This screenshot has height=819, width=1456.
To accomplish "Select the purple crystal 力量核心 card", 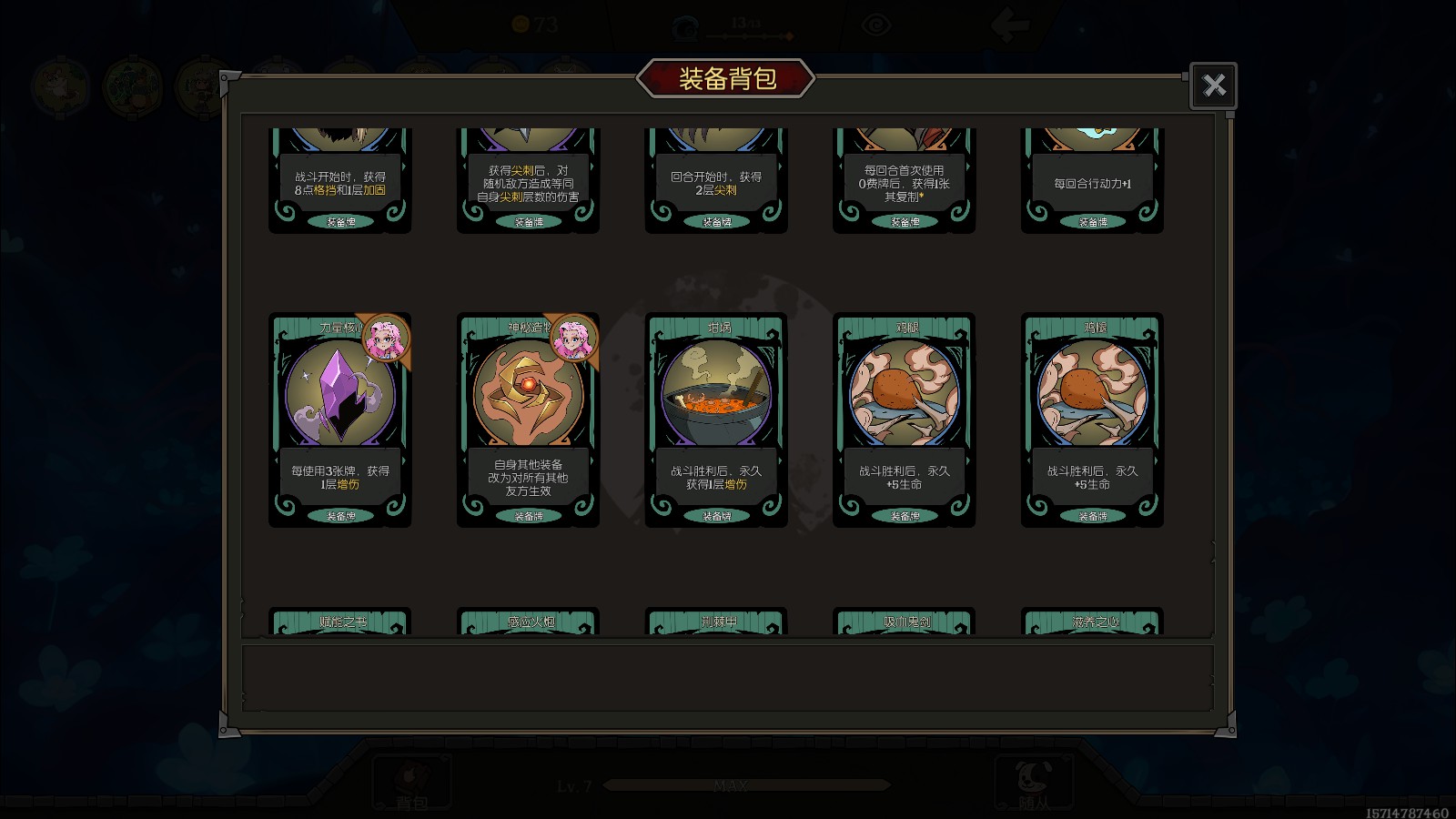I will click(x=339, y=419).
